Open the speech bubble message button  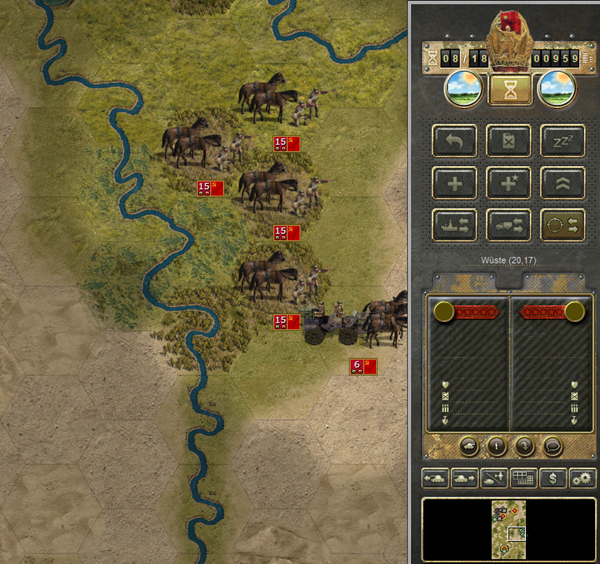coord(551,445)
